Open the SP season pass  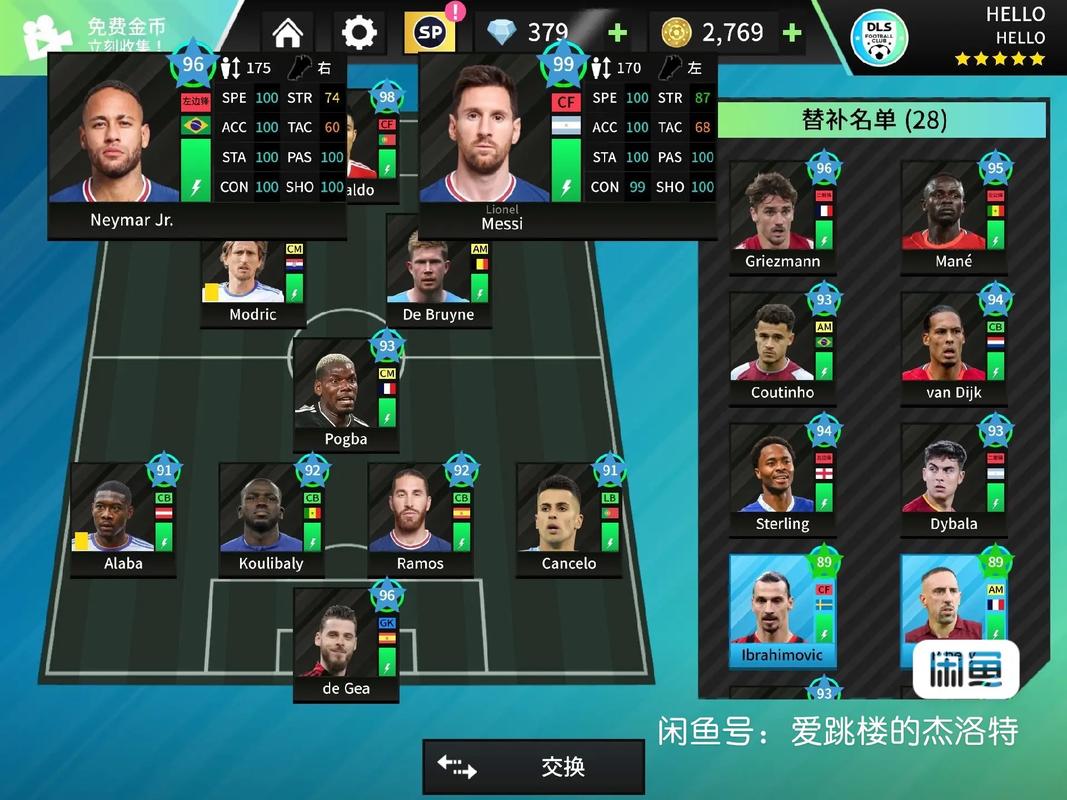coord(430,32)
